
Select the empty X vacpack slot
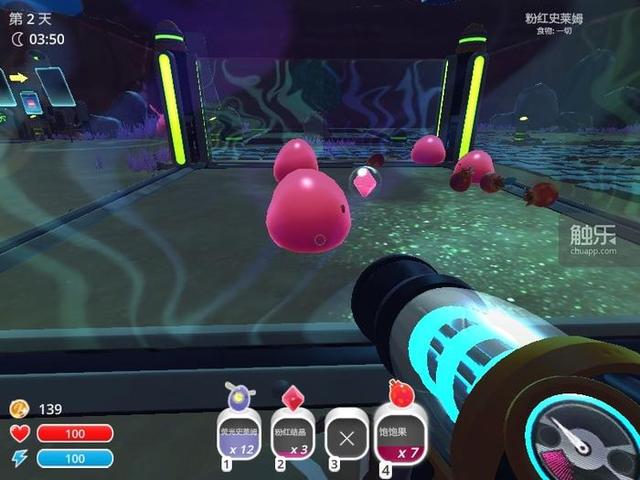(x=347, y=436)
